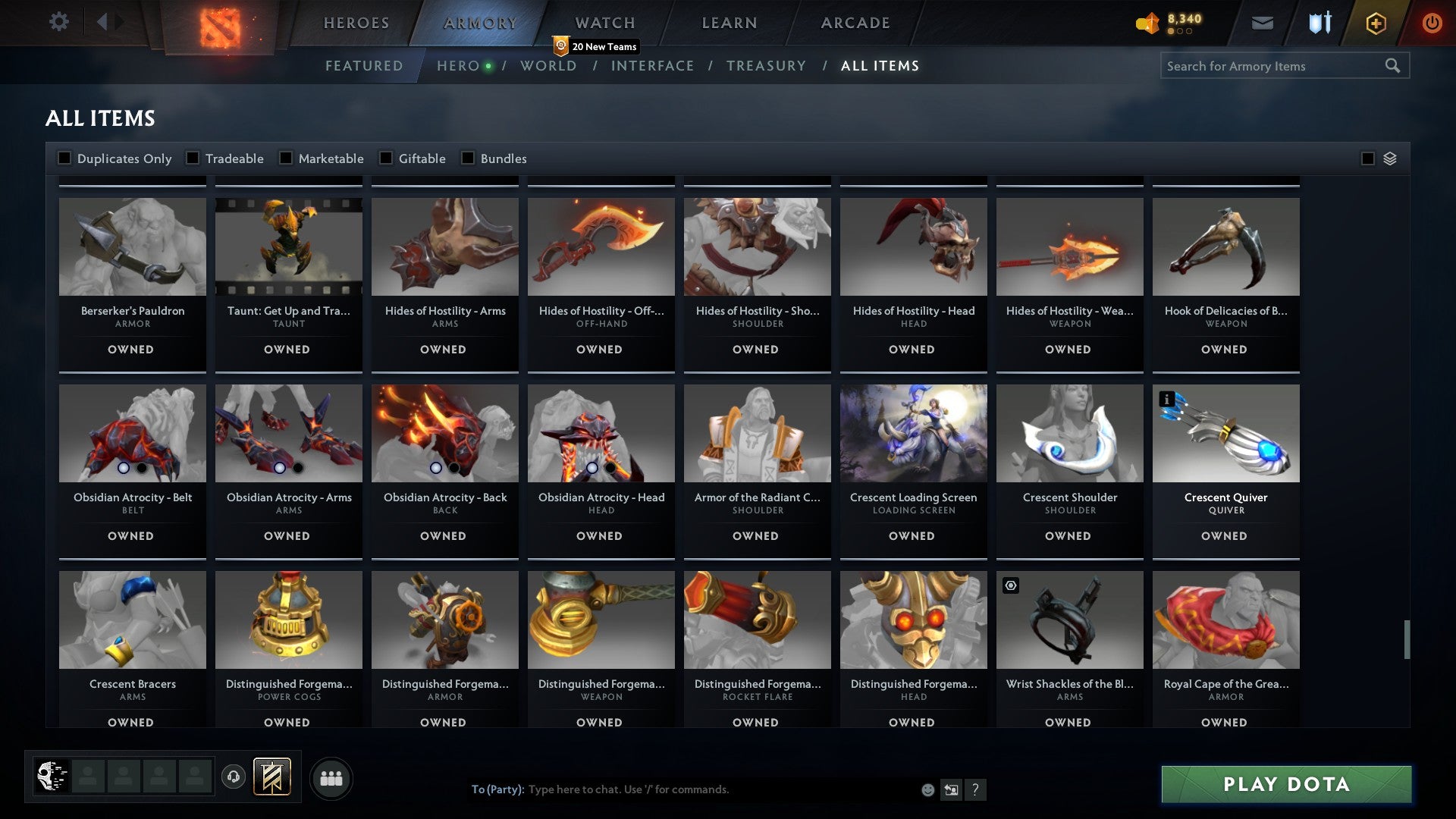Open party voice chat headset icon
Viewport: 1456px width, 819px height.
[234, 777]
